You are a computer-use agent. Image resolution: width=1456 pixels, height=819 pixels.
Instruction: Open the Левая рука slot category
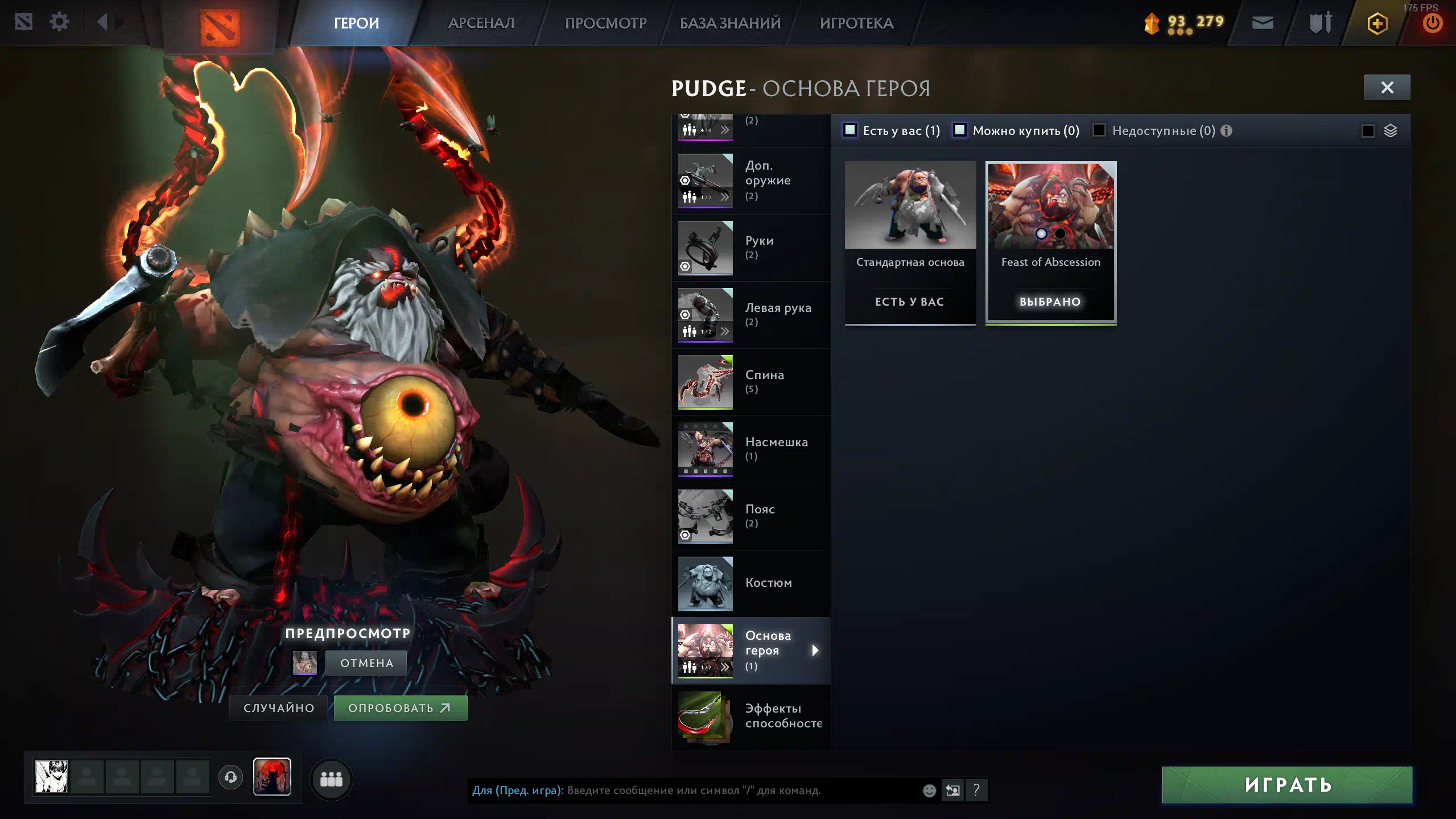750,315
